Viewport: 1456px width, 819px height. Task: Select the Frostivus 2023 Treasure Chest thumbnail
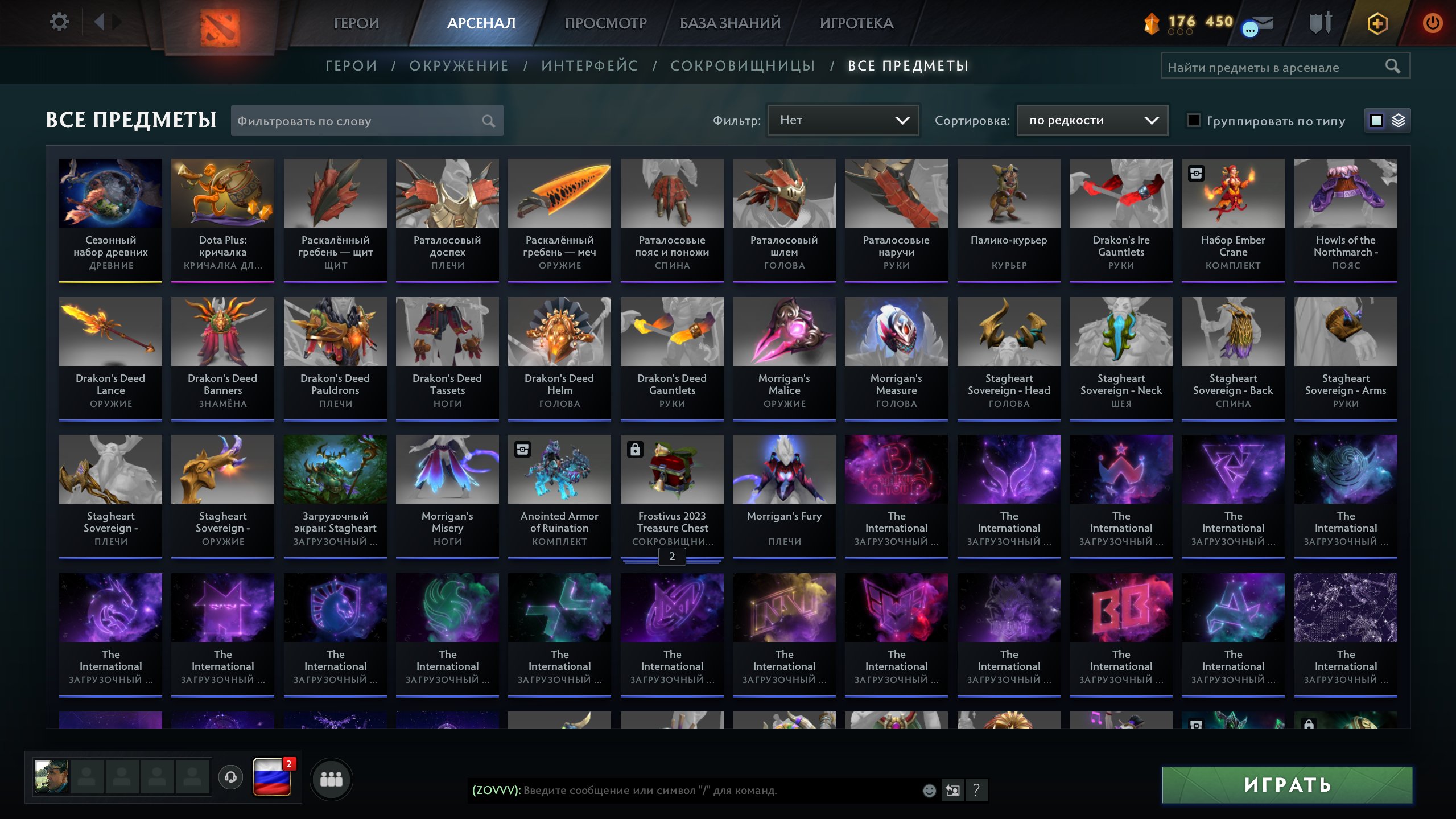click(x=672, y=468)
